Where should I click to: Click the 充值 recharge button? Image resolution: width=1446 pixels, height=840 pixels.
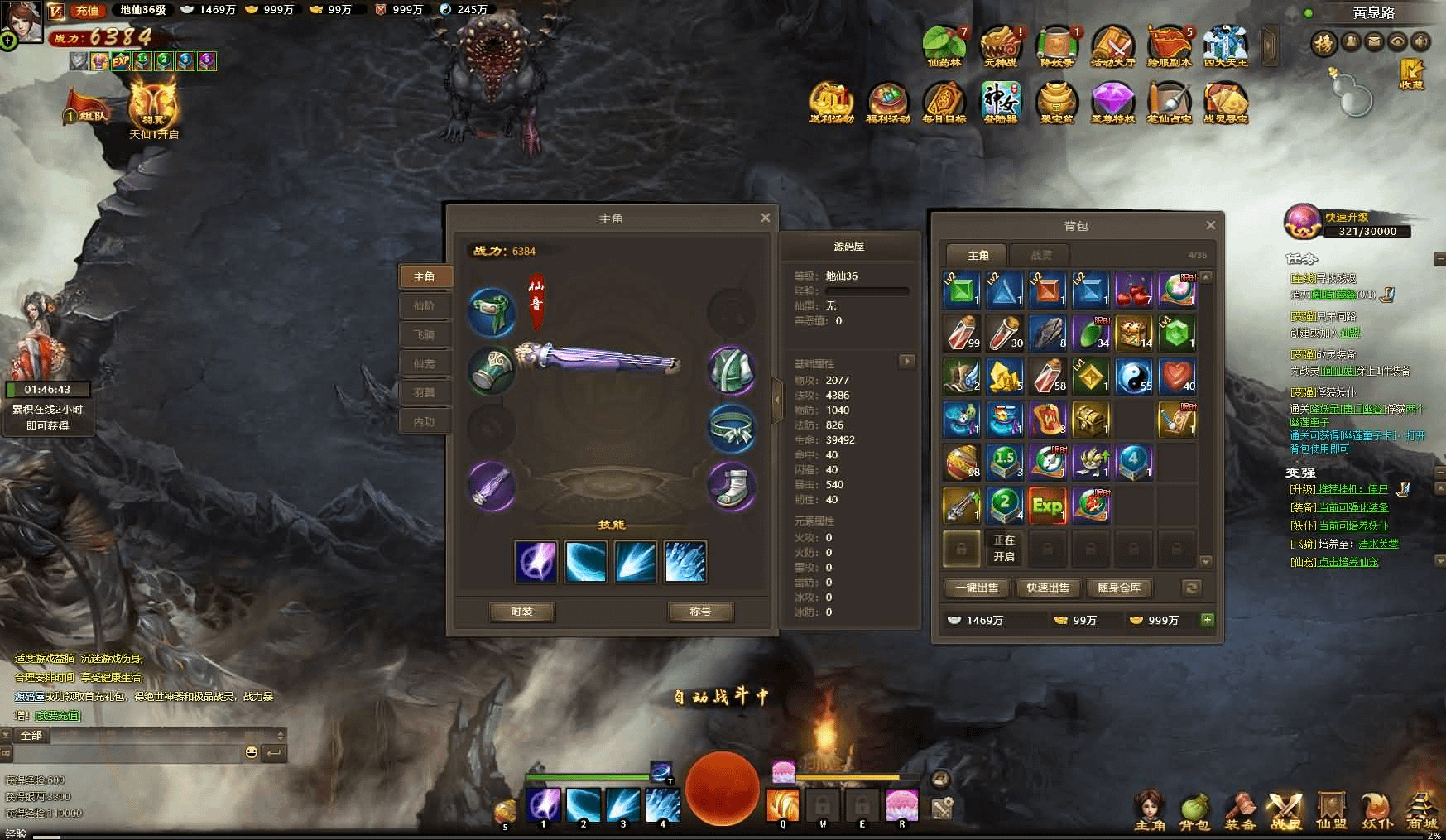tap(87, 11)
